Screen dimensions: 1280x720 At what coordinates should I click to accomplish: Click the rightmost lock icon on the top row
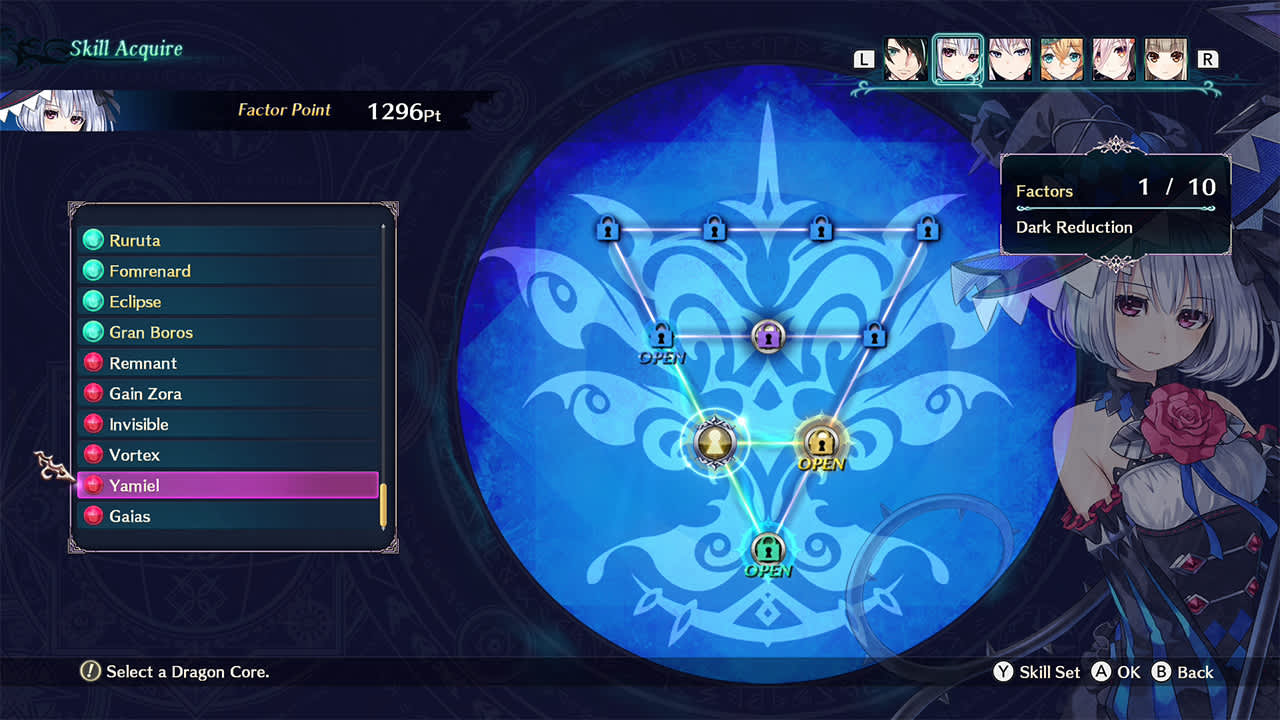[x=928, y=229]
